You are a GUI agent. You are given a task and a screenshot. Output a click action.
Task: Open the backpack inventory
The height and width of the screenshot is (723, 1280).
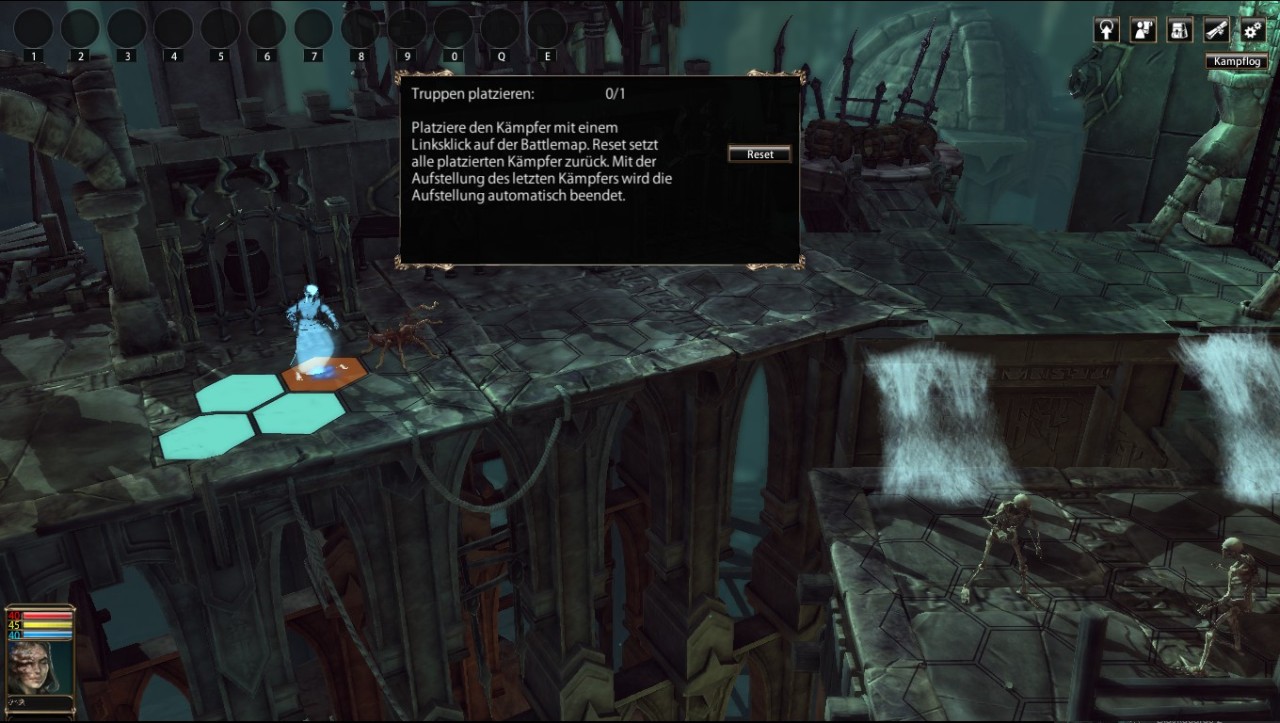1180,30
